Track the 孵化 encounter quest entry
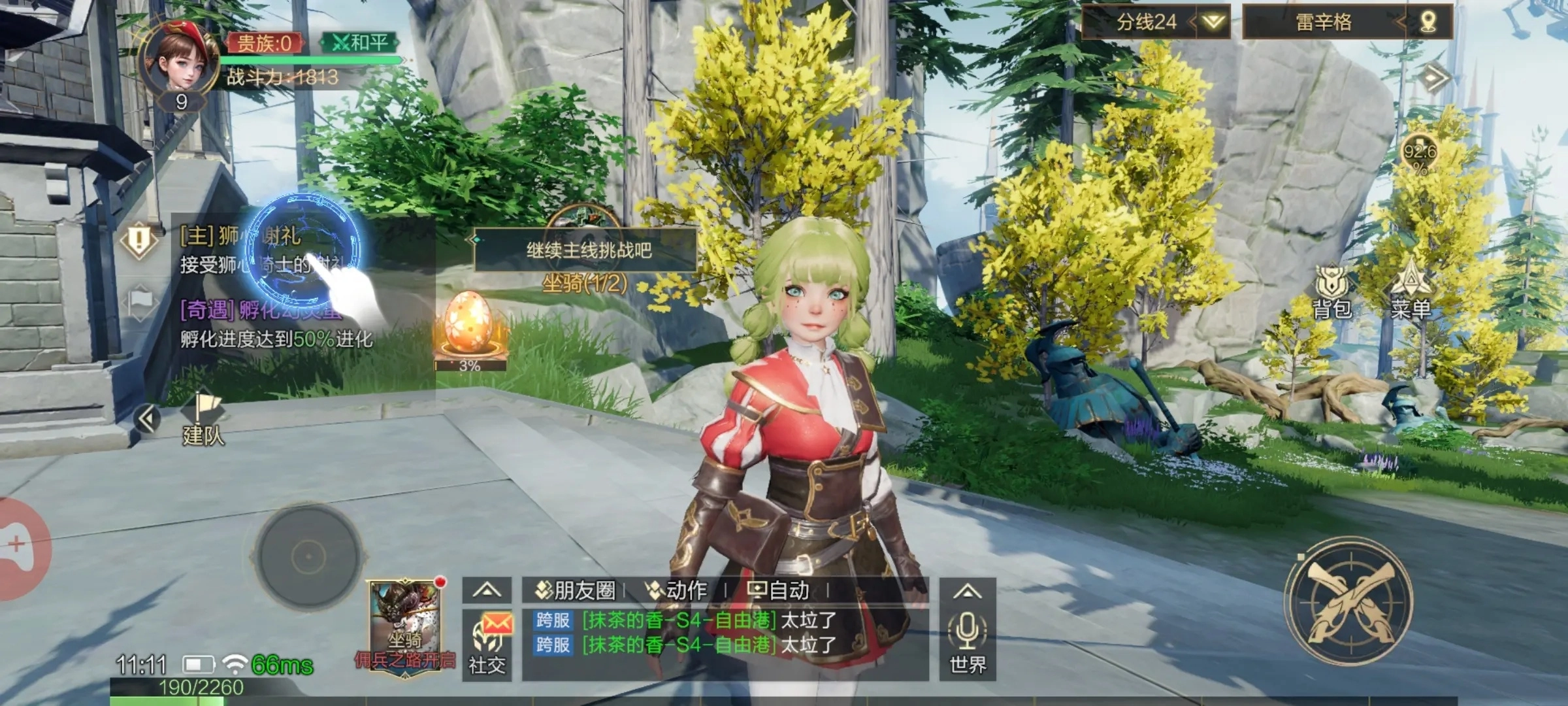Screen dimensions: 1568x706 click(x=274, y=324)
